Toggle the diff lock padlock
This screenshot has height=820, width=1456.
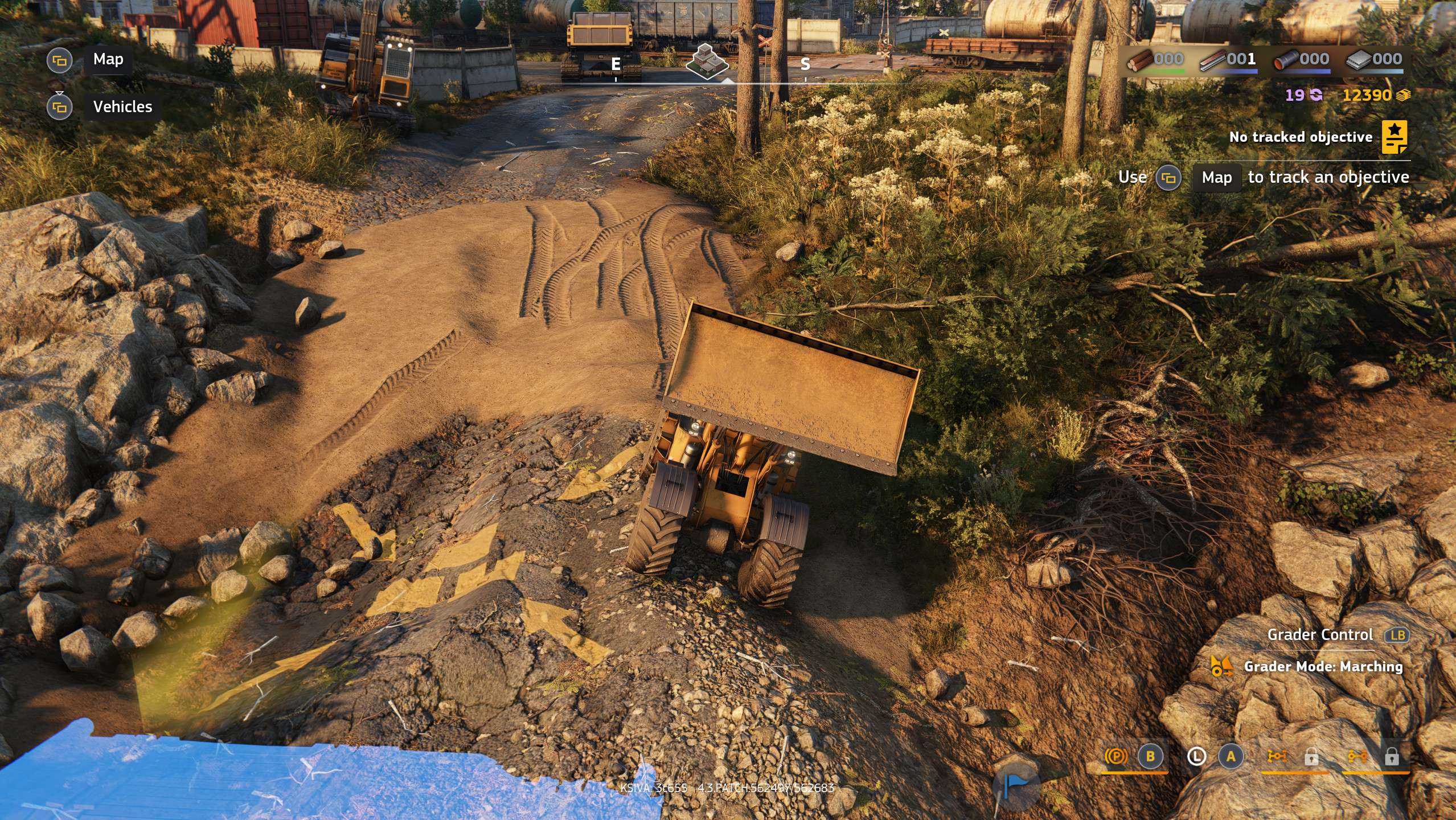point(1392,756)
